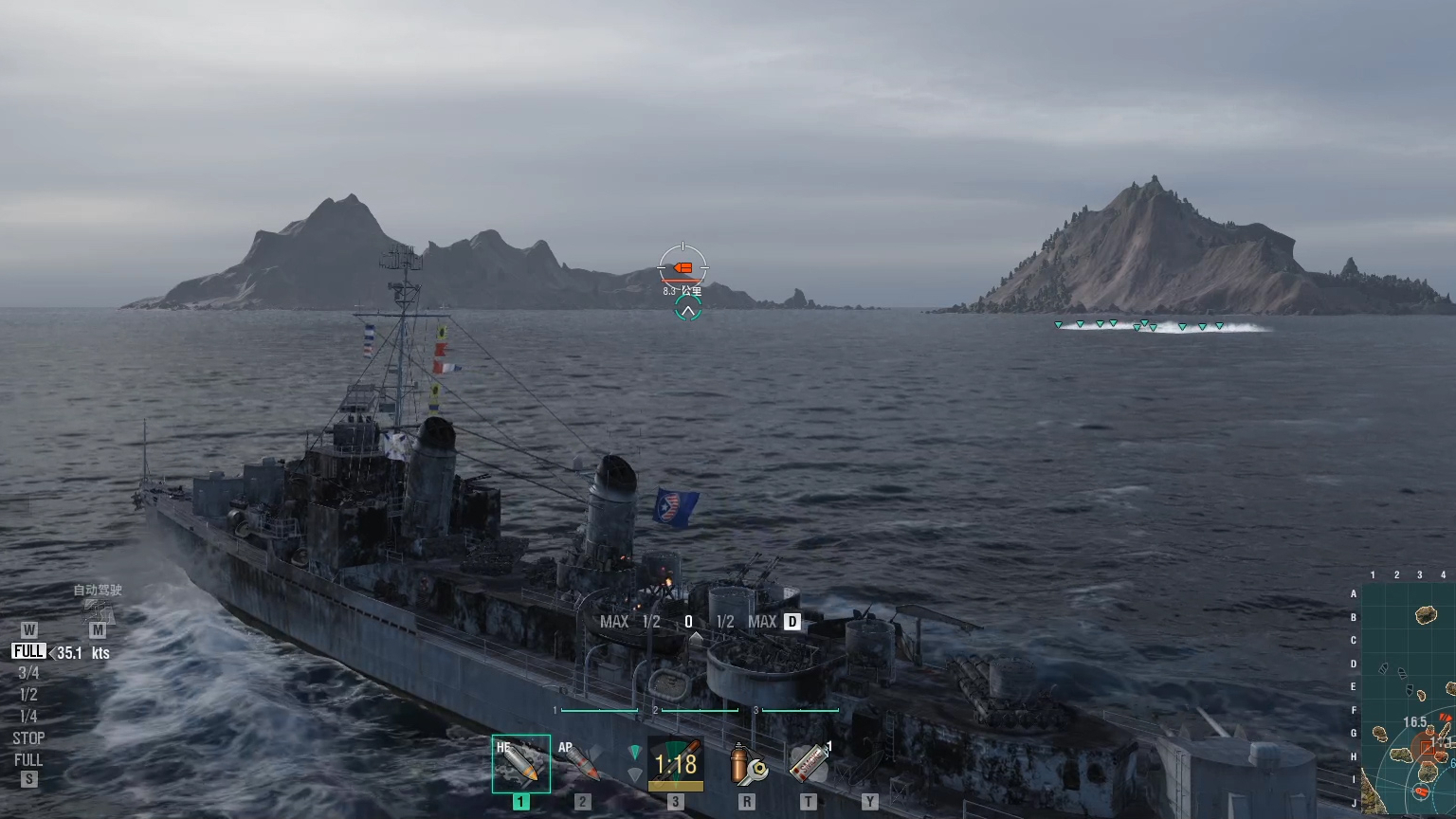This screenshot has width=1456, height=819.
Task: Set engine telegraph to STOP
Action: point(28,738)
